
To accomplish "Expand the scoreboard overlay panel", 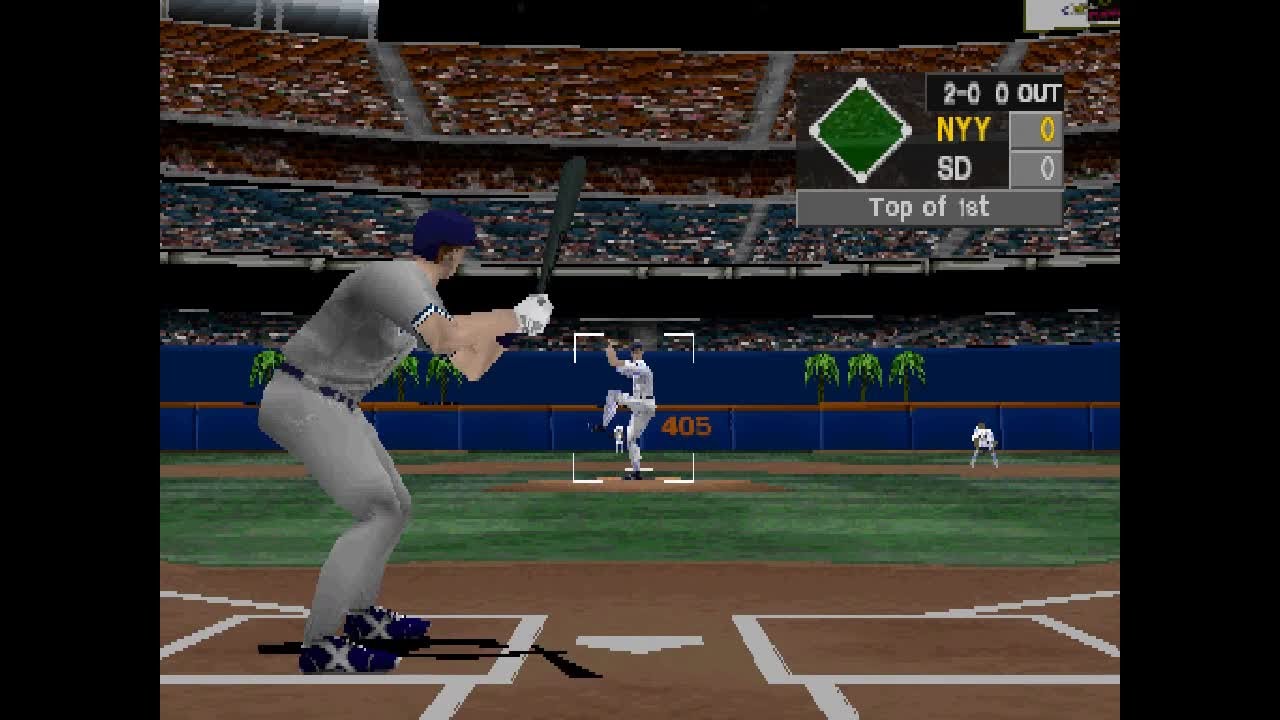I will click(930, 145).
